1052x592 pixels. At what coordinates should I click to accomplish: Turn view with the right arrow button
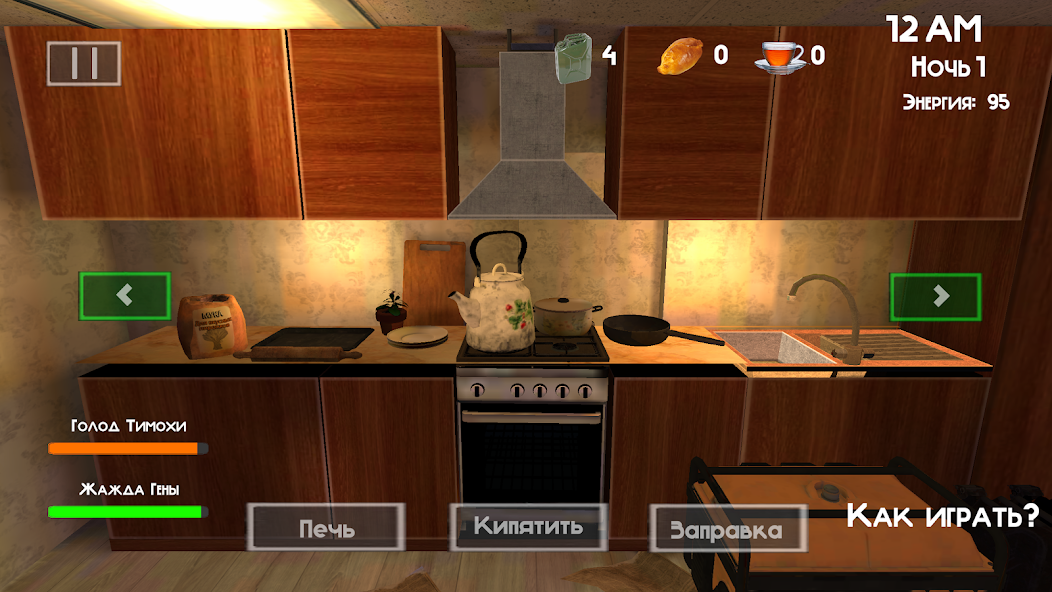[936, 296]
